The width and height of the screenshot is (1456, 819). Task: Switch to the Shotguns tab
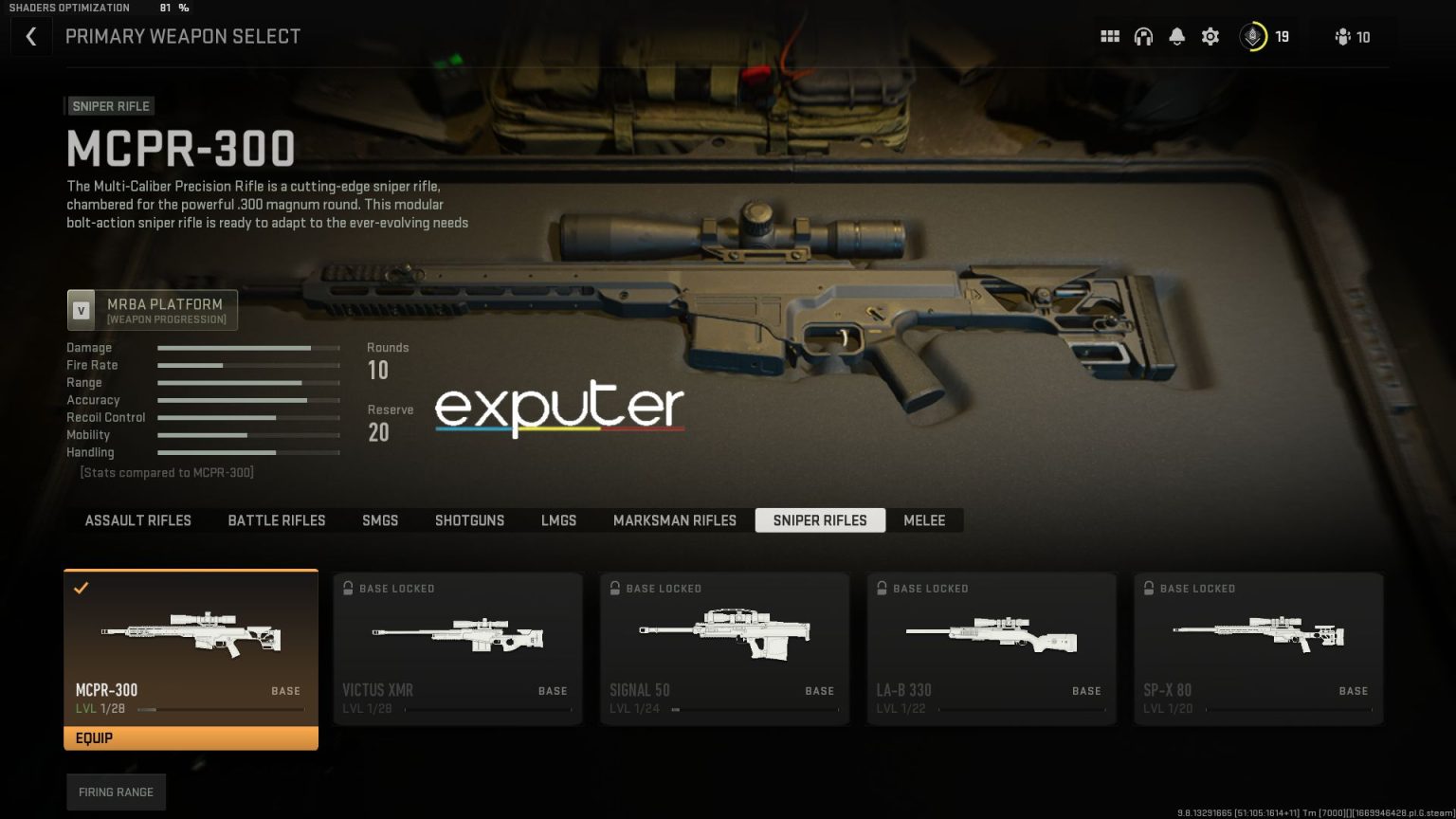[469, 520]
